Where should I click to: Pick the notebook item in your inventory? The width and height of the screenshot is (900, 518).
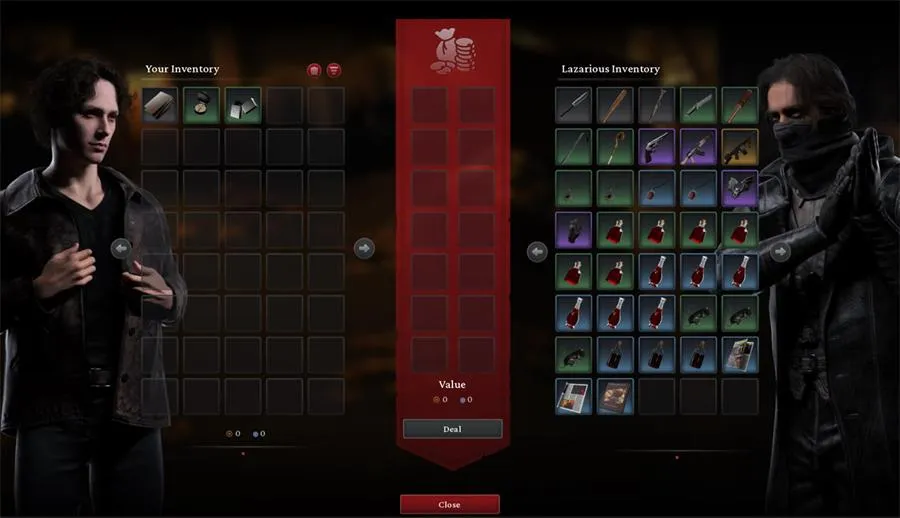160,104
